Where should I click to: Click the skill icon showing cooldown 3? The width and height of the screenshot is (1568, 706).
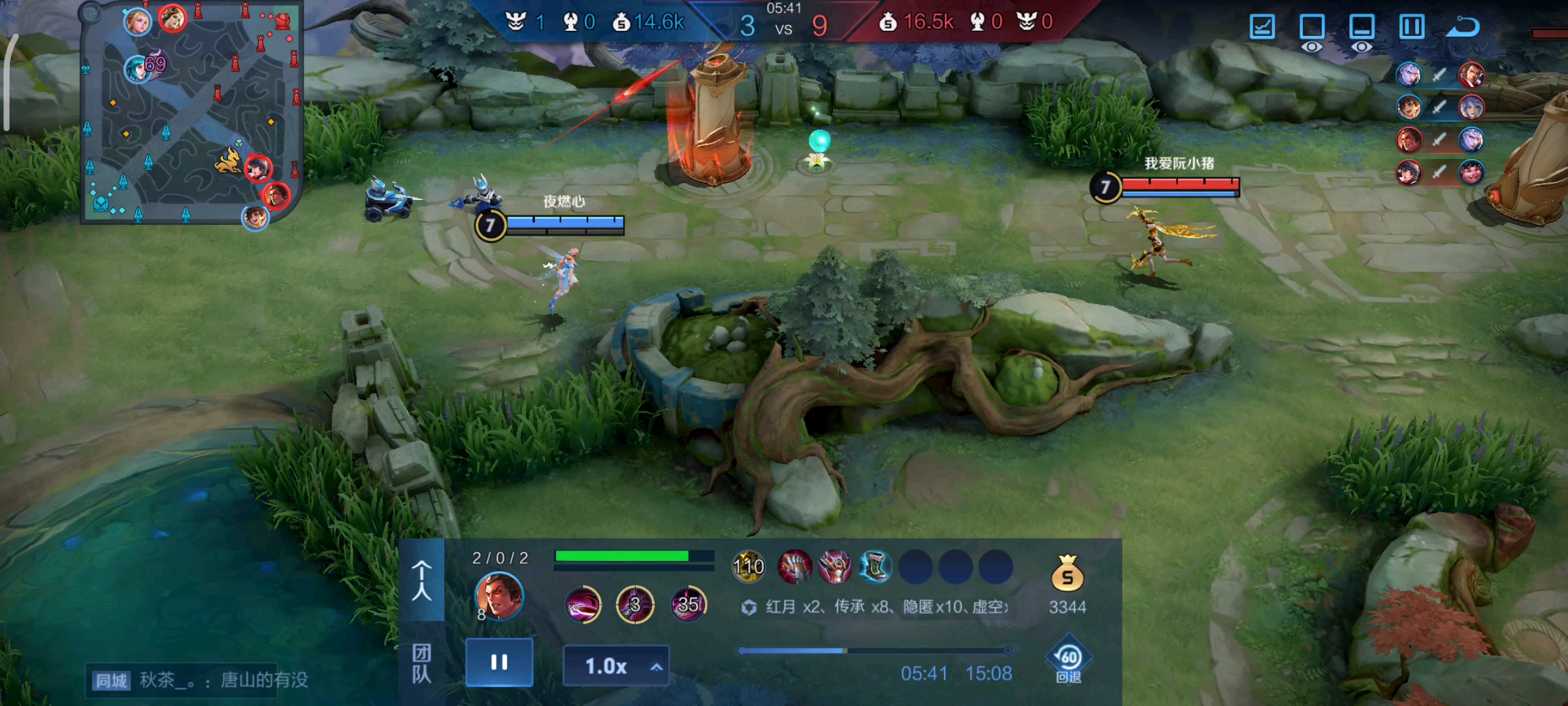tap(635, 604)
